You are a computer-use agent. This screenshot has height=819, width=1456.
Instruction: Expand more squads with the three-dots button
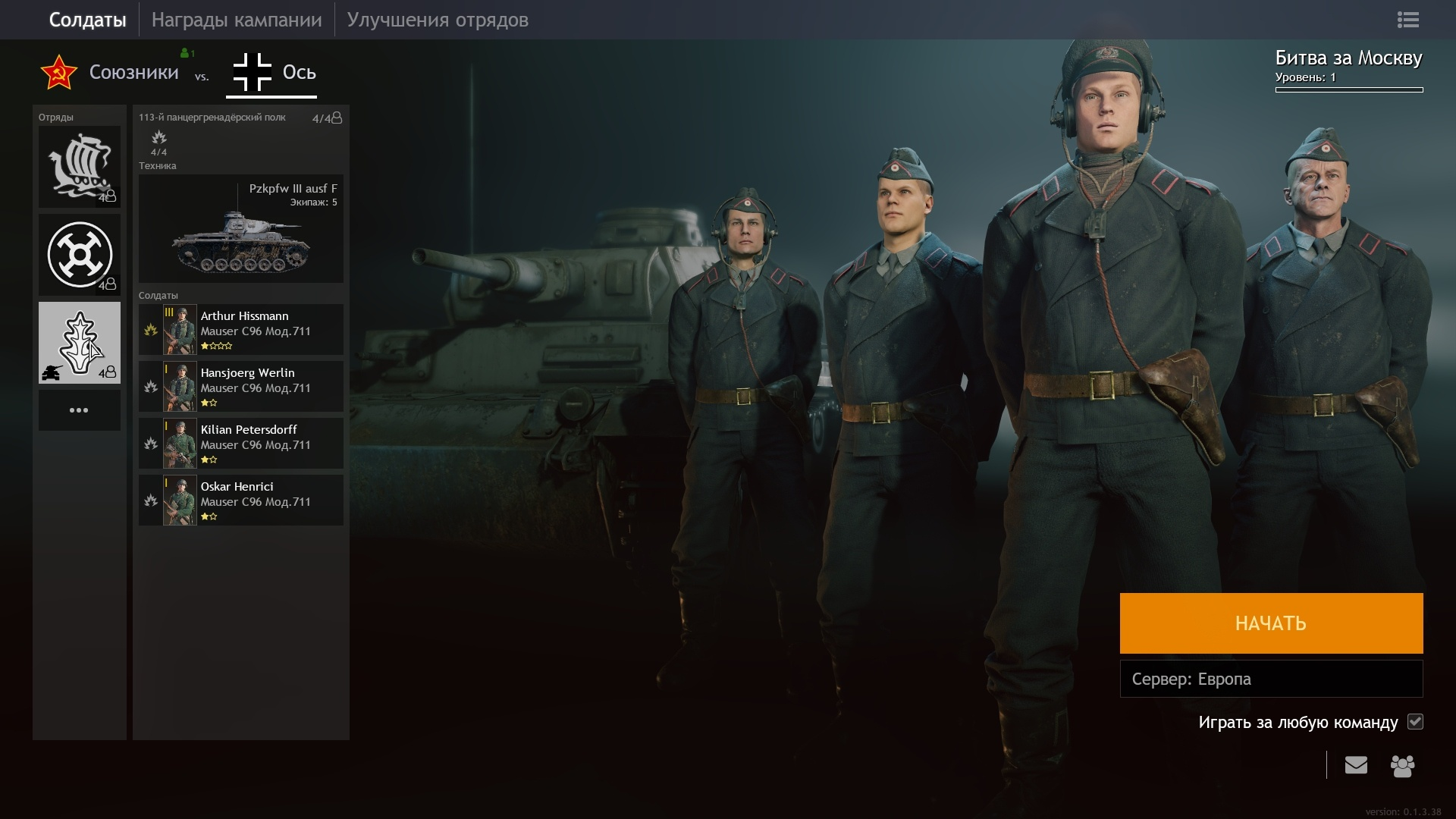(80, 410)
